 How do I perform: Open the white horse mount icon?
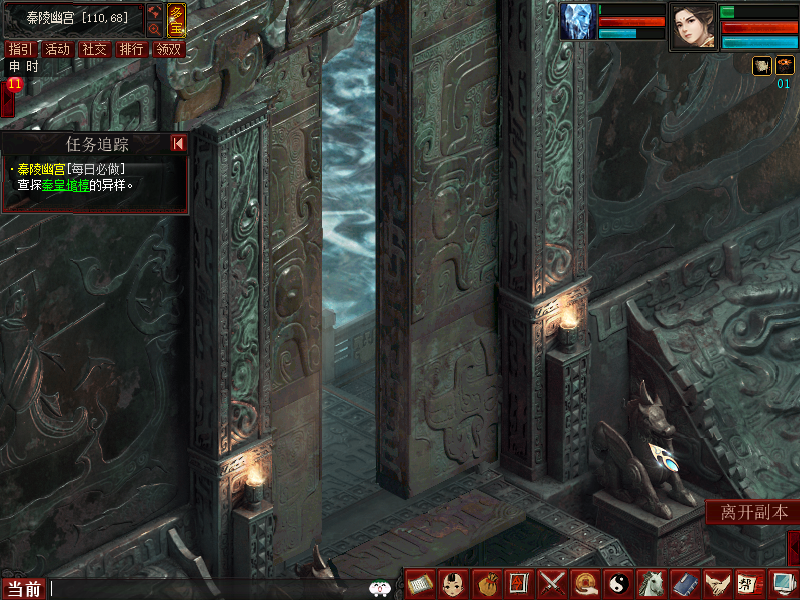[651, 582]
